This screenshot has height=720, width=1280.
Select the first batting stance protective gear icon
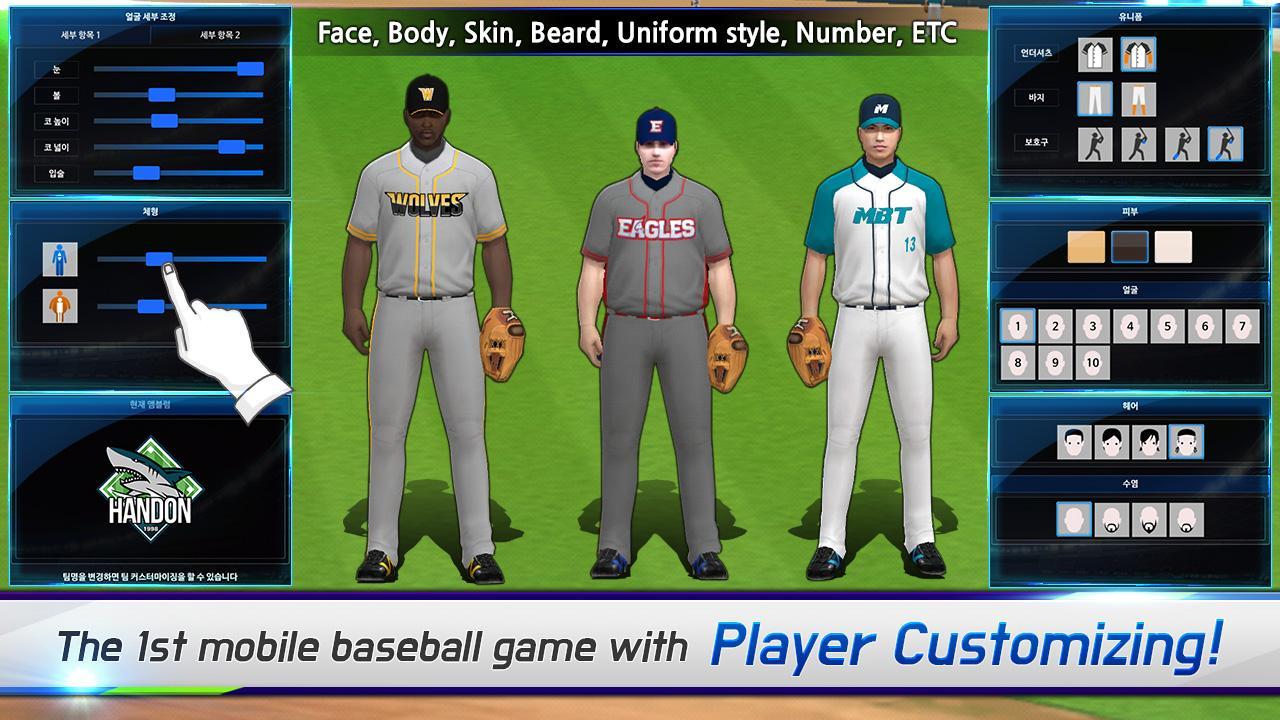pyautogui.click(x=1094, y=142)
